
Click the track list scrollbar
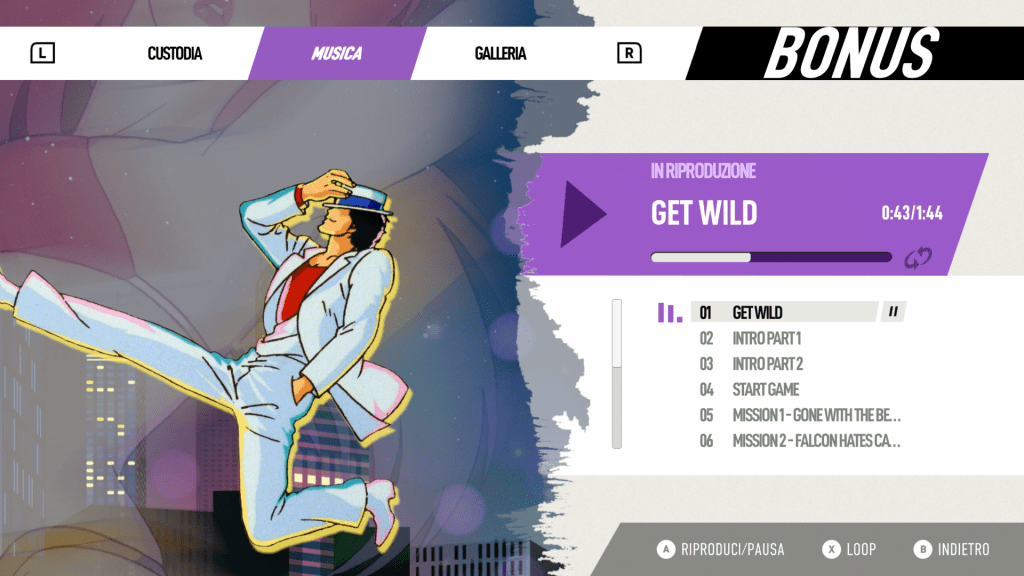click(x=617, y=373)
